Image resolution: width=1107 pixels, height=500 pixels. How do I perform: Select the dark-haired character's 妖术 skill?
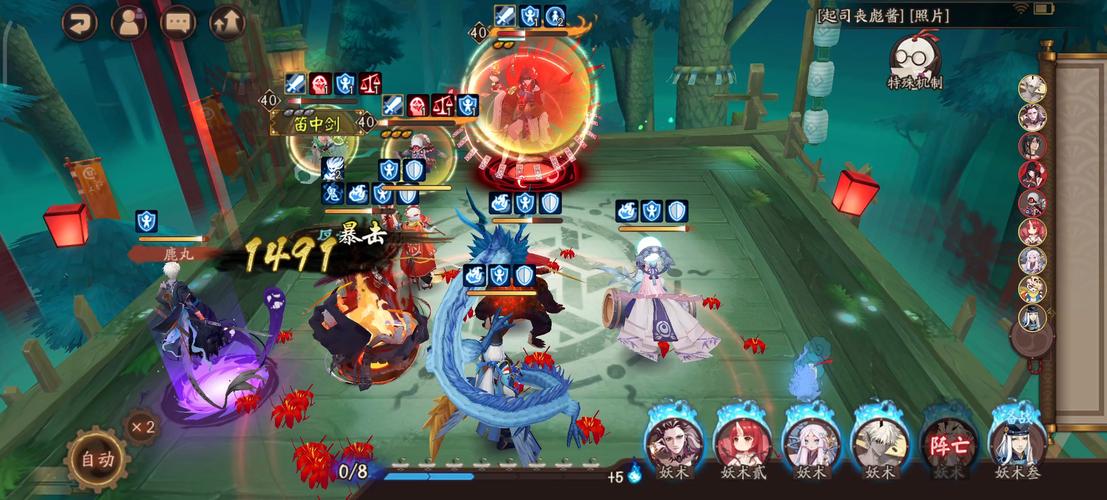pos(670,441)
